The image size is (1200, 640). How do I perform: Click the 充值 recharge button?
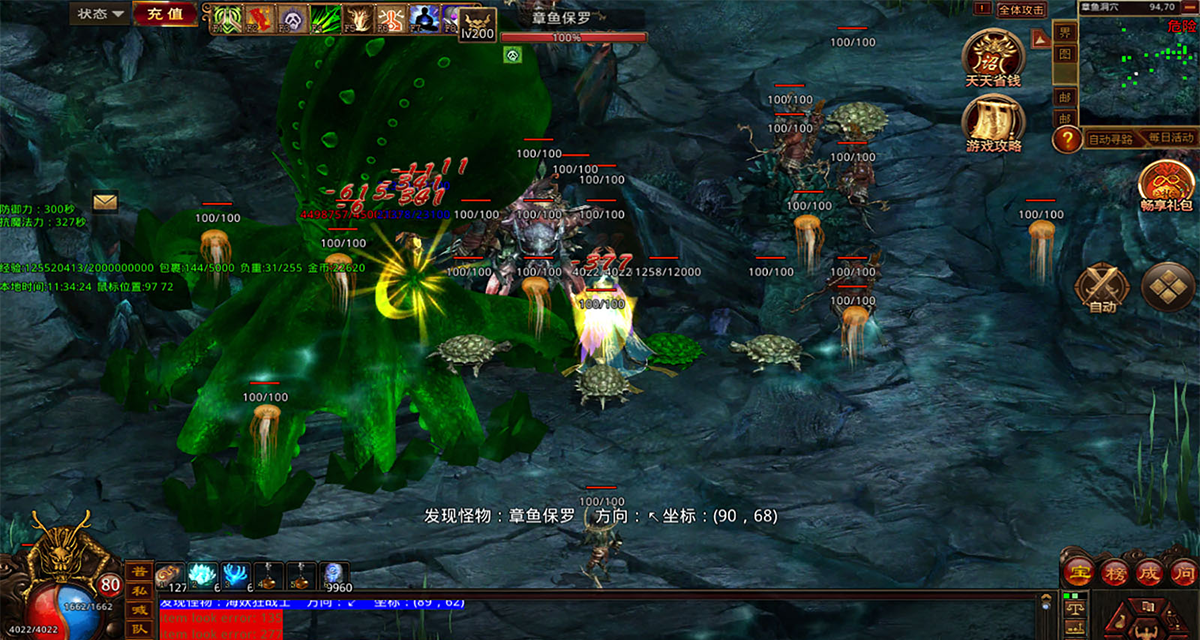click(164, 14)
